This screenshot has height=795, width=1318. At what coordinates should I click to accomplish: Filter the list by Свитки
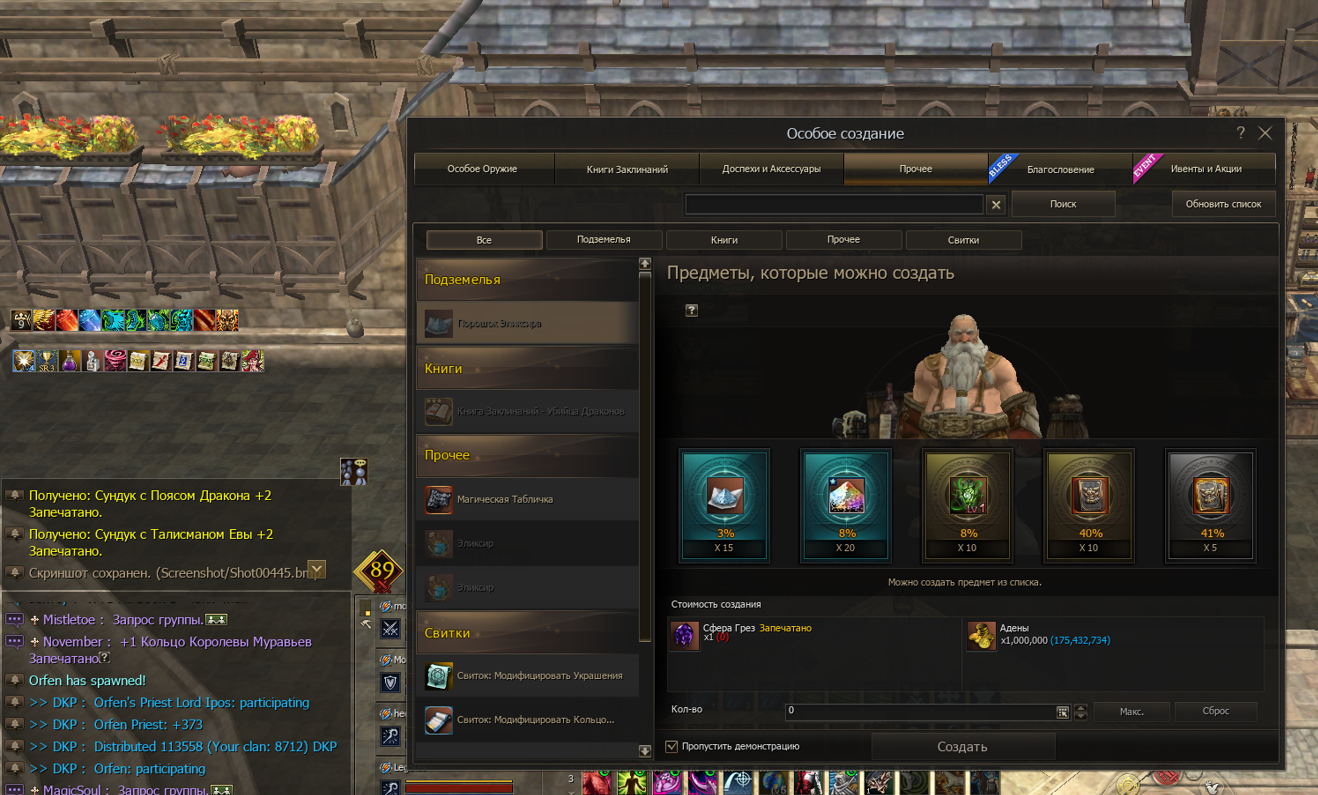coord(963,240)
